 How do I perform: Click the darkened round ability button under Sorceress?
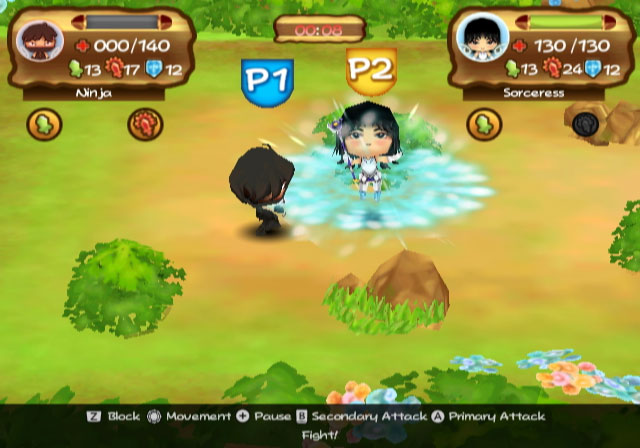pyautogui.click(x=584, y=124)
